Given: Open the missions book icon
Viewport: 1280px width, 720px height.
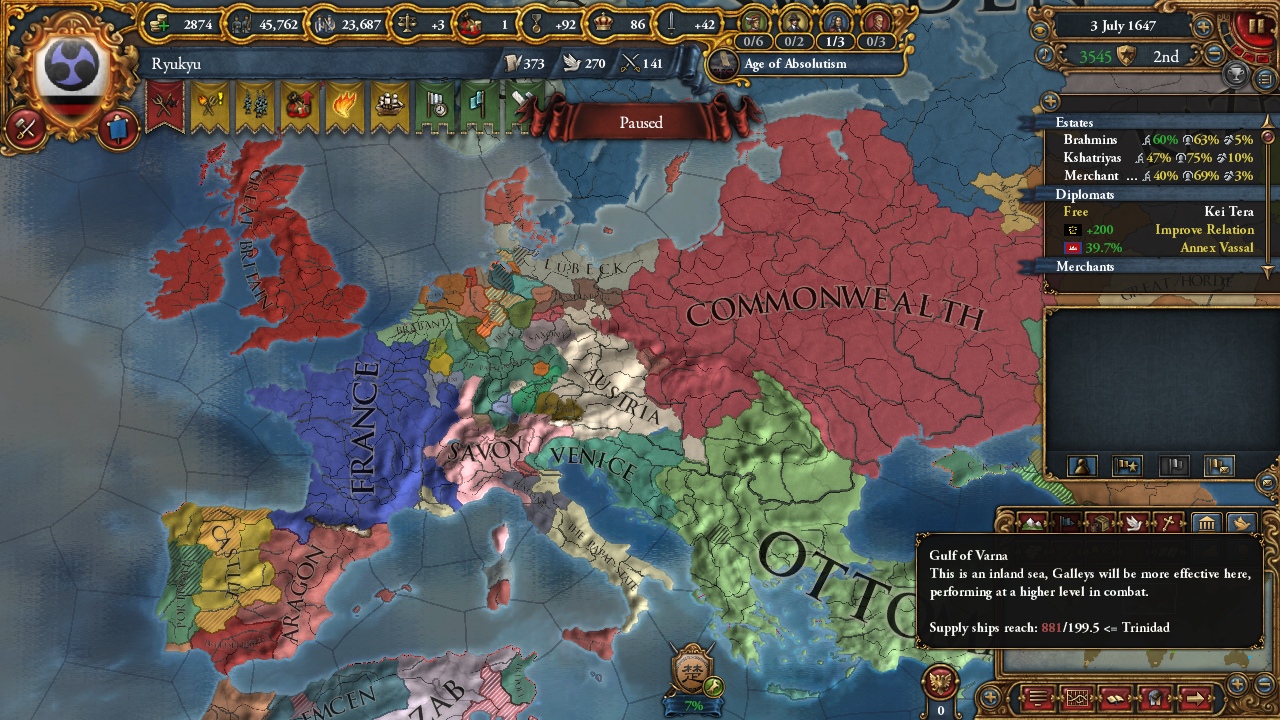Looking at the screenshot, I should 1117,698.
